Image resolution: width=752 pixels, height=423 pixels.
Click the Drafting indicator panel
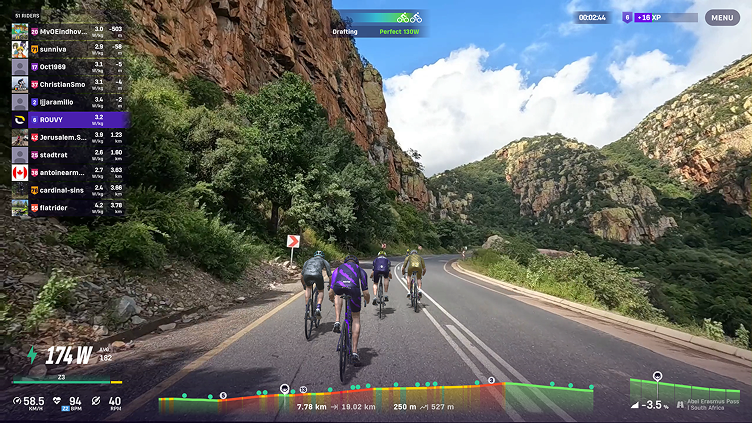pos(381,23)
